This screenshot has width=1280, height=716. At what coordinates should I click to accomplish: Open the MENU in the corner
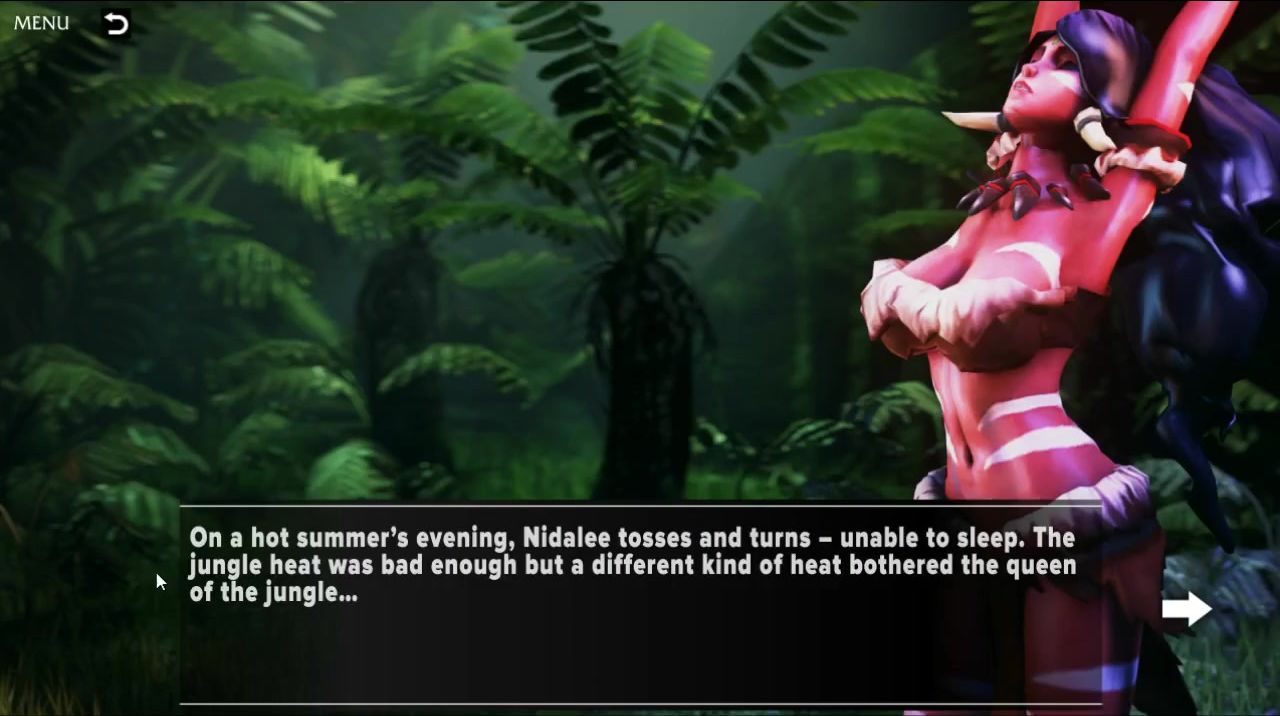pyautogui.click(x=41, y=23)
